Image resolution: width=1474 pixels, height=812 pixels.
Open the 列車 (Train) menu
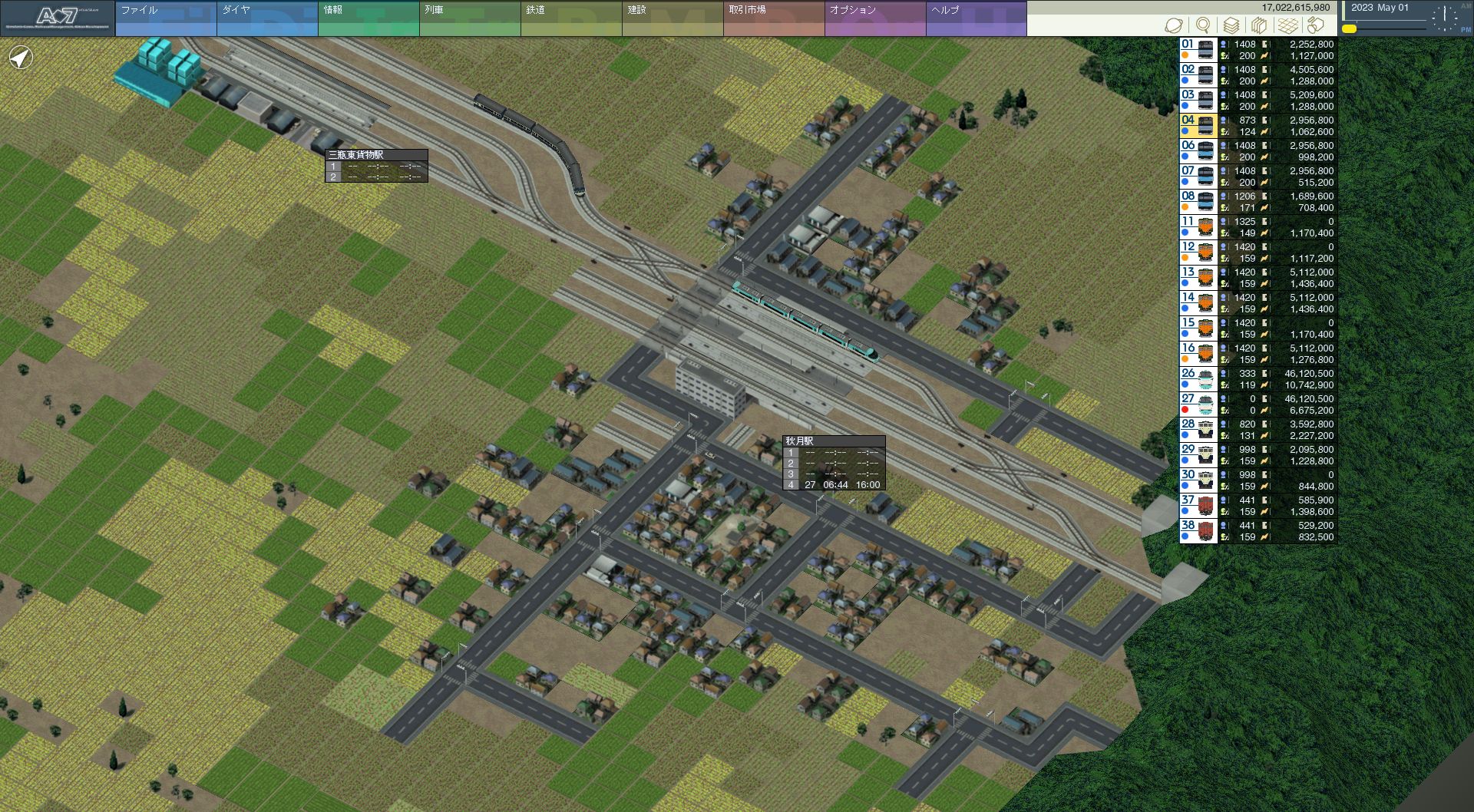point(469,18)
